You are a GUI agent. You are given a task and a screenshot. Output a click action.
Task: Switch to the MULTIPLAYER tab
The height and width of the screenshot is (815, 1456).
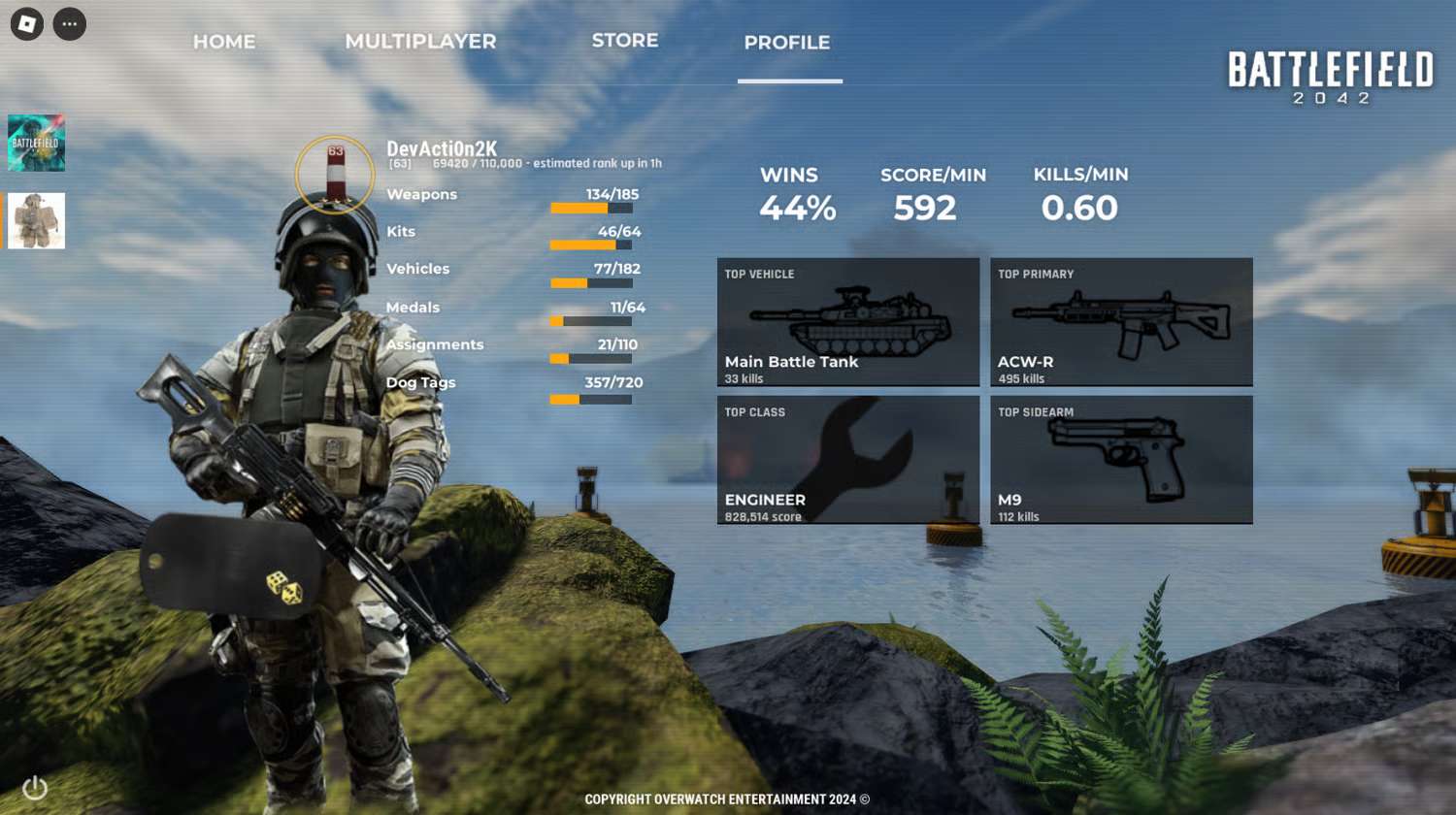[x=420, y=42]
